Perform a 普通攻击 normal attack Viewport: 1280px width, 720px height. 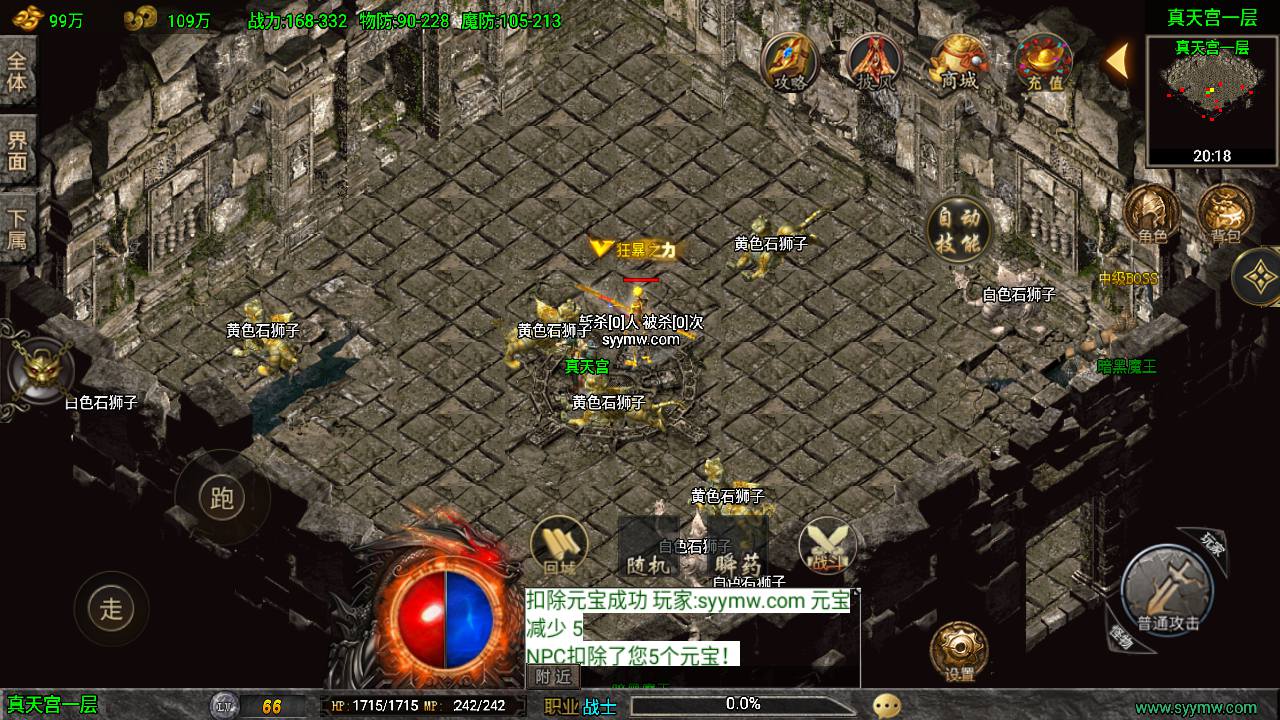[1166, 592]
